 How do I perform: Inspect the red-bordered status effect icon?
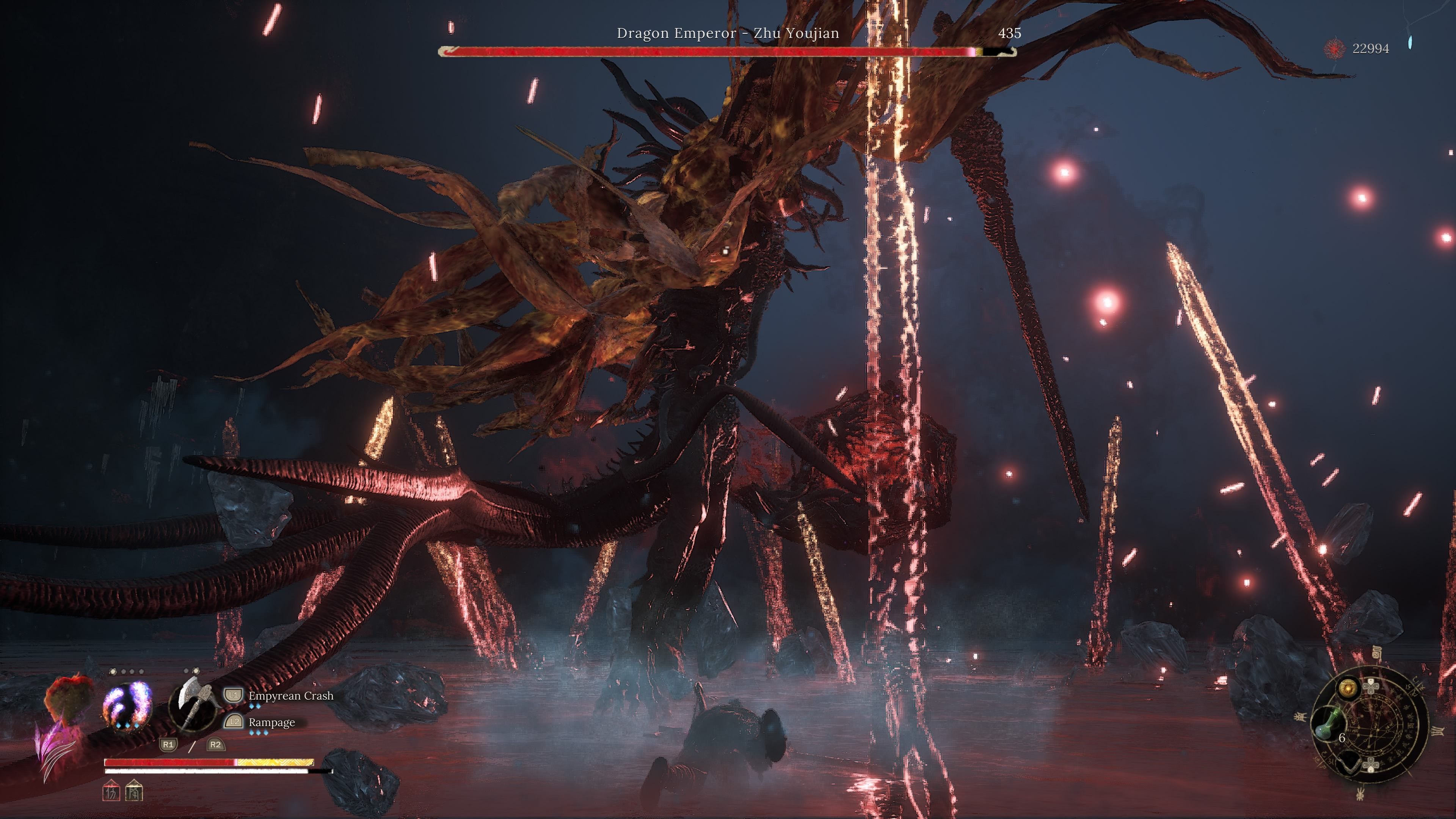point(111,791)
